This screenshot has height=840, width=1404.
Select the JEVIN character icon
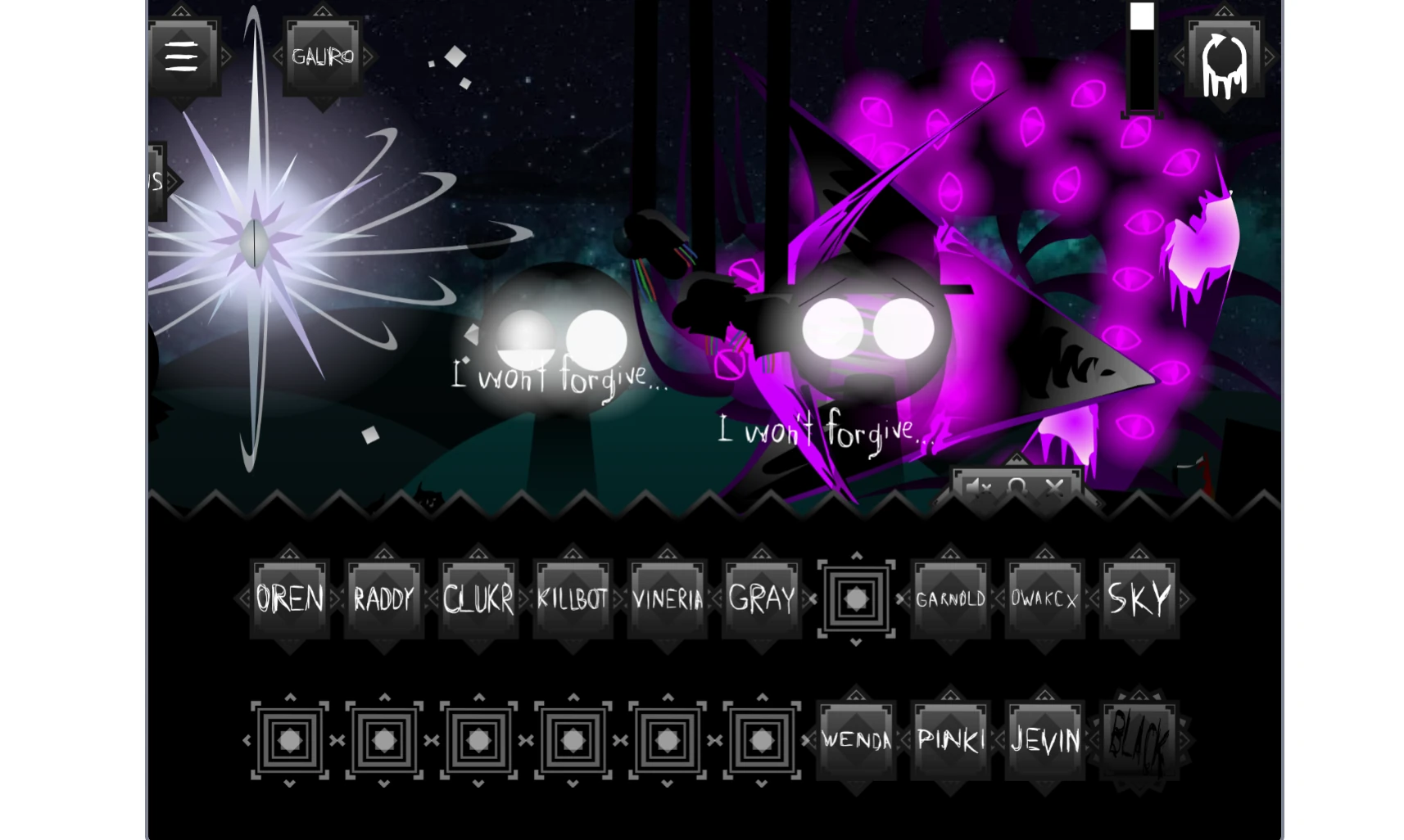tap(1044, 739)
